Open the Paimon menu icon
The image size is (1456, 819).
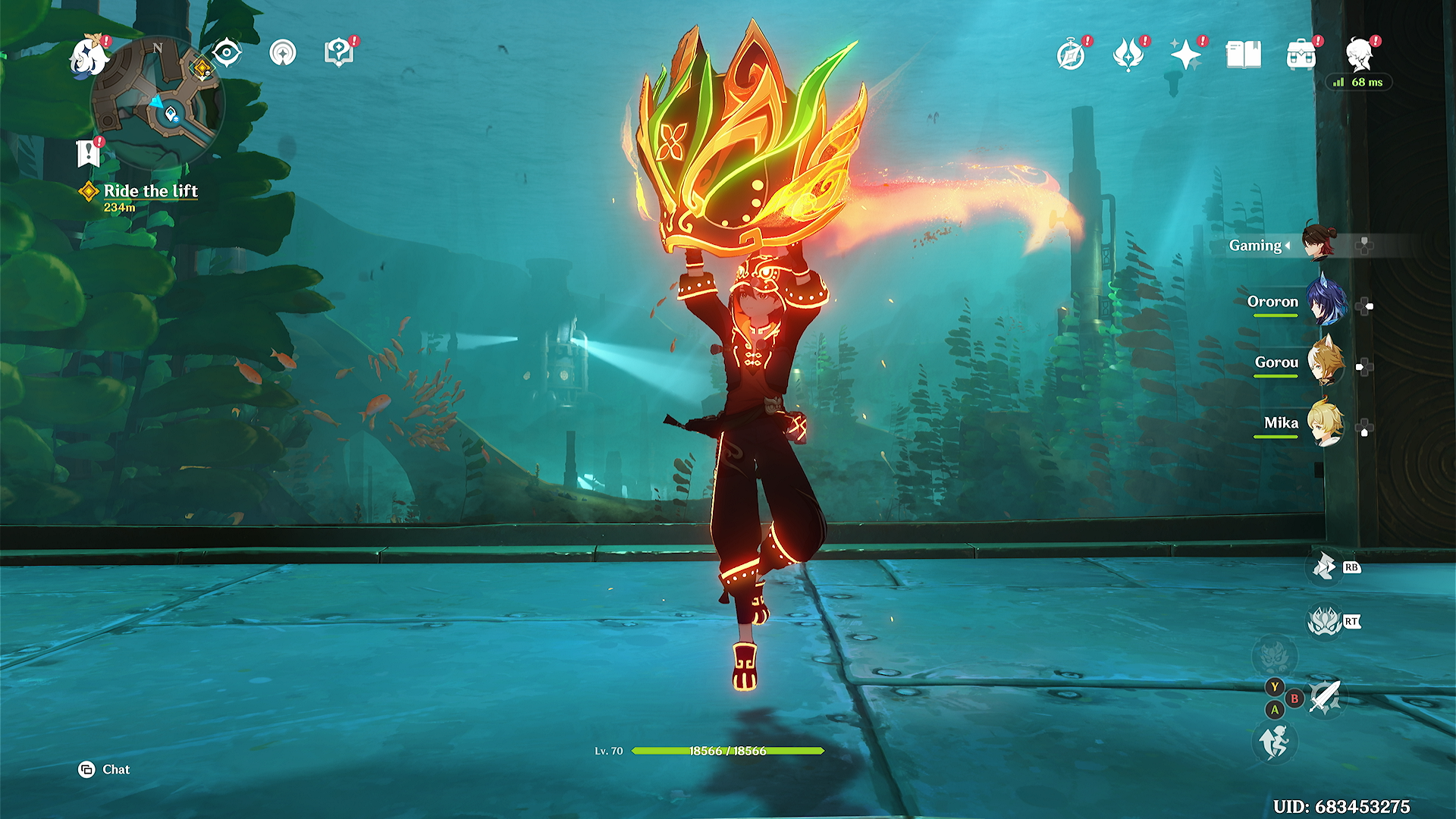88,57
